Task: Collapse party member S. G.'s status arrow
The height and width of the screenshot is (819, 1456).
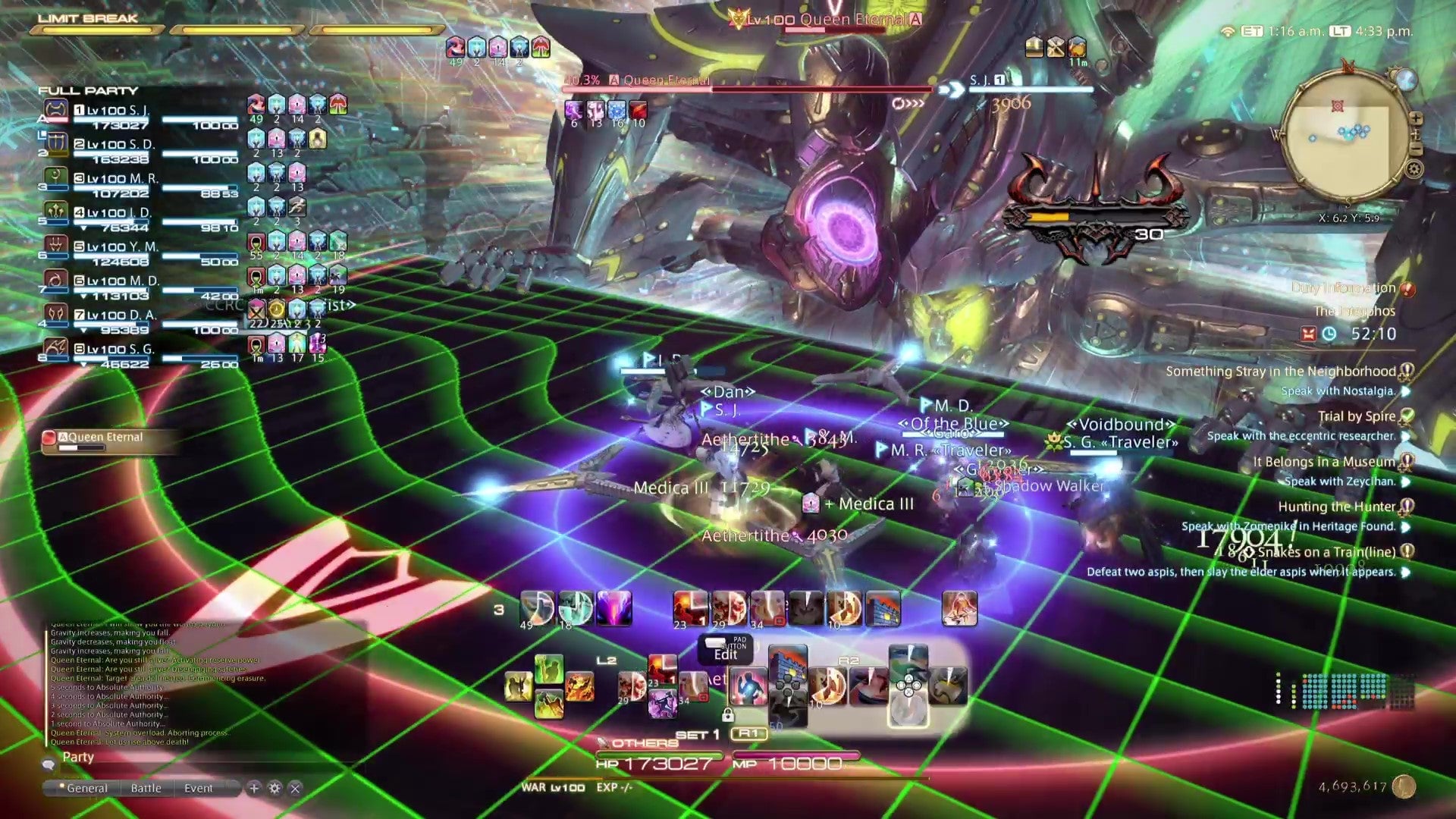Action: (84, 362)
